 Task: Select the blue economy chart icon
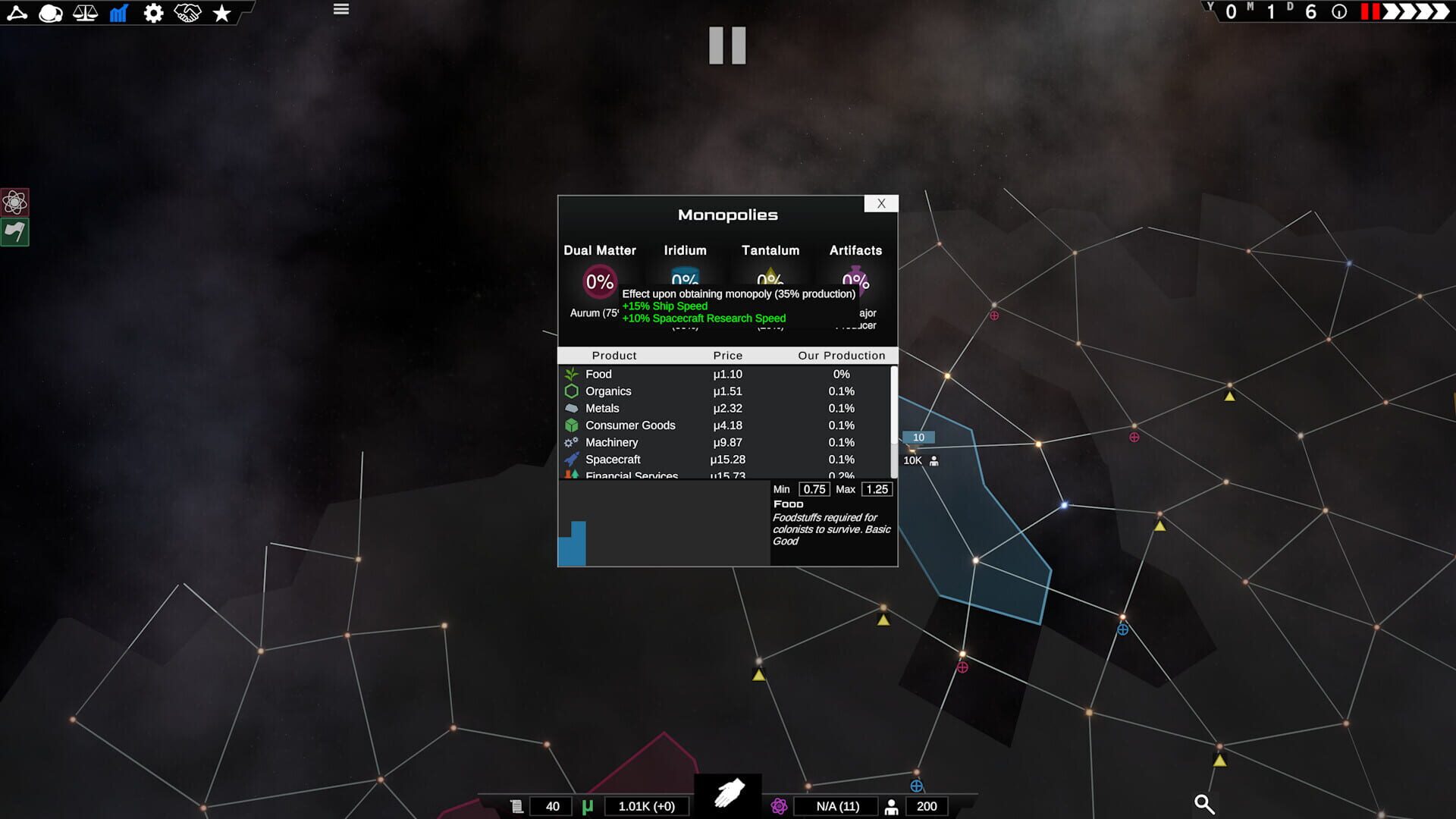(119, 12)
